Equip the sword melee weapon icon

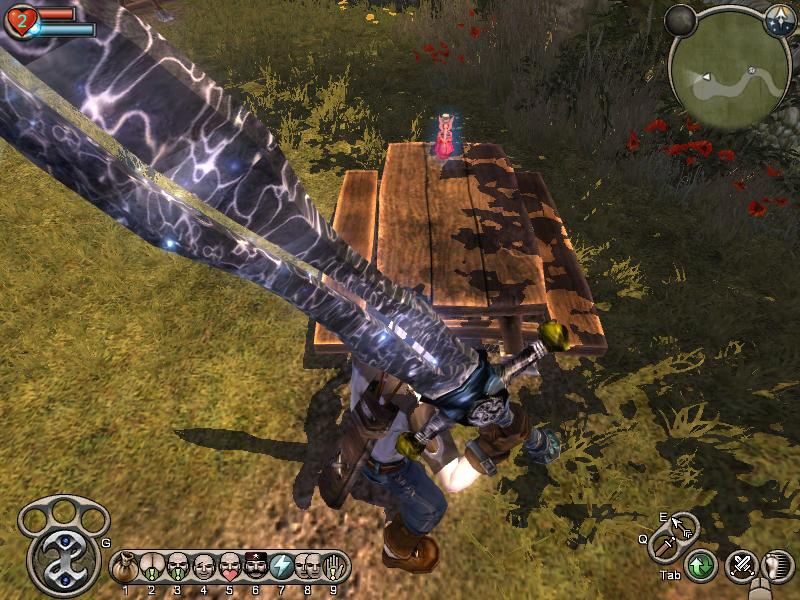[x=664, y=546]
